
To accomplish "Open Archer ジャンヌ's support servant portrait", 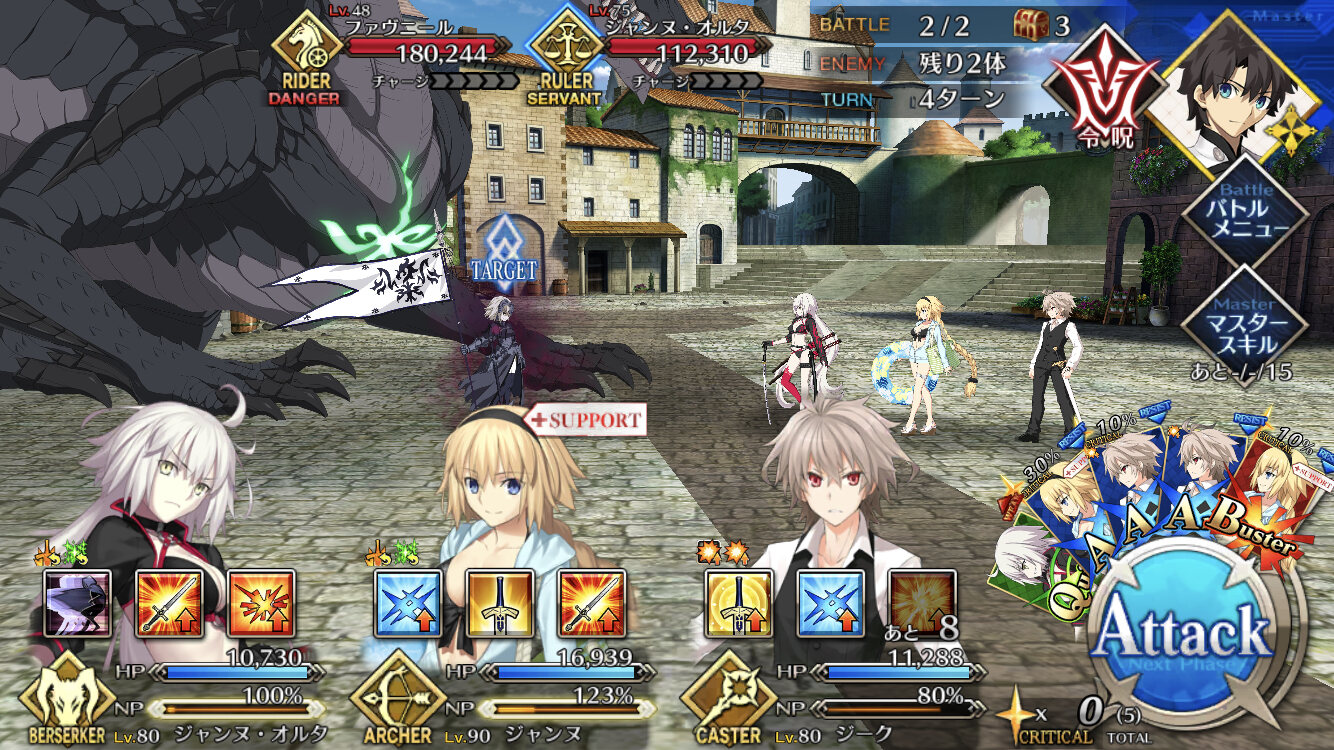I will coord(500,490).
